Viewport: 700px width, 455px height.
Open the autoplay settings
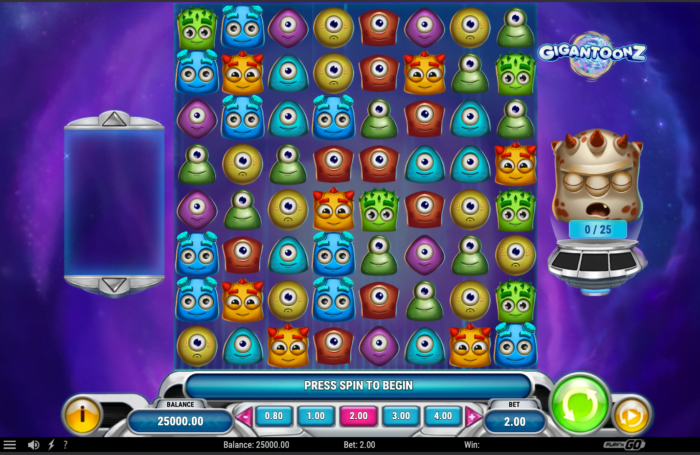(x=631, y=415)
